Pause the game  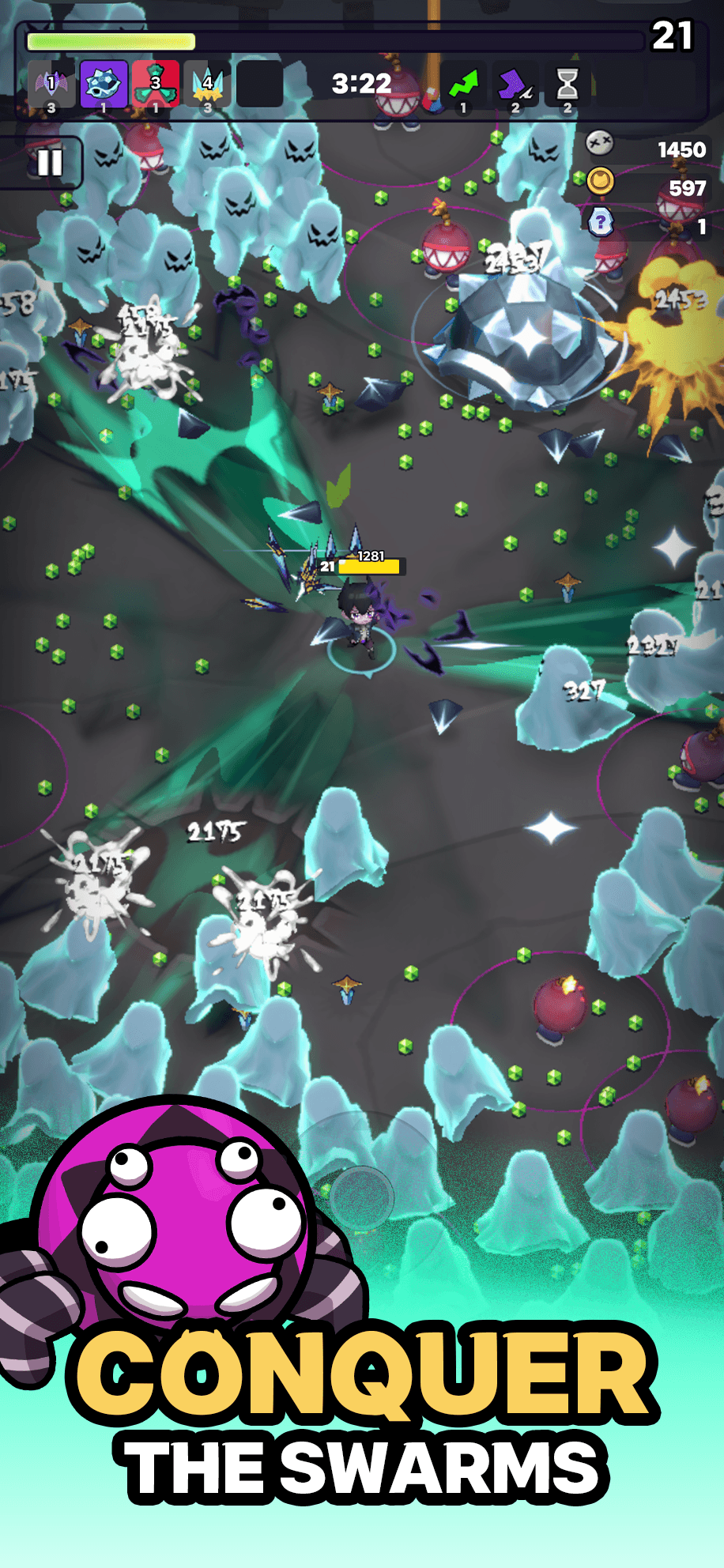click(49, 163)
